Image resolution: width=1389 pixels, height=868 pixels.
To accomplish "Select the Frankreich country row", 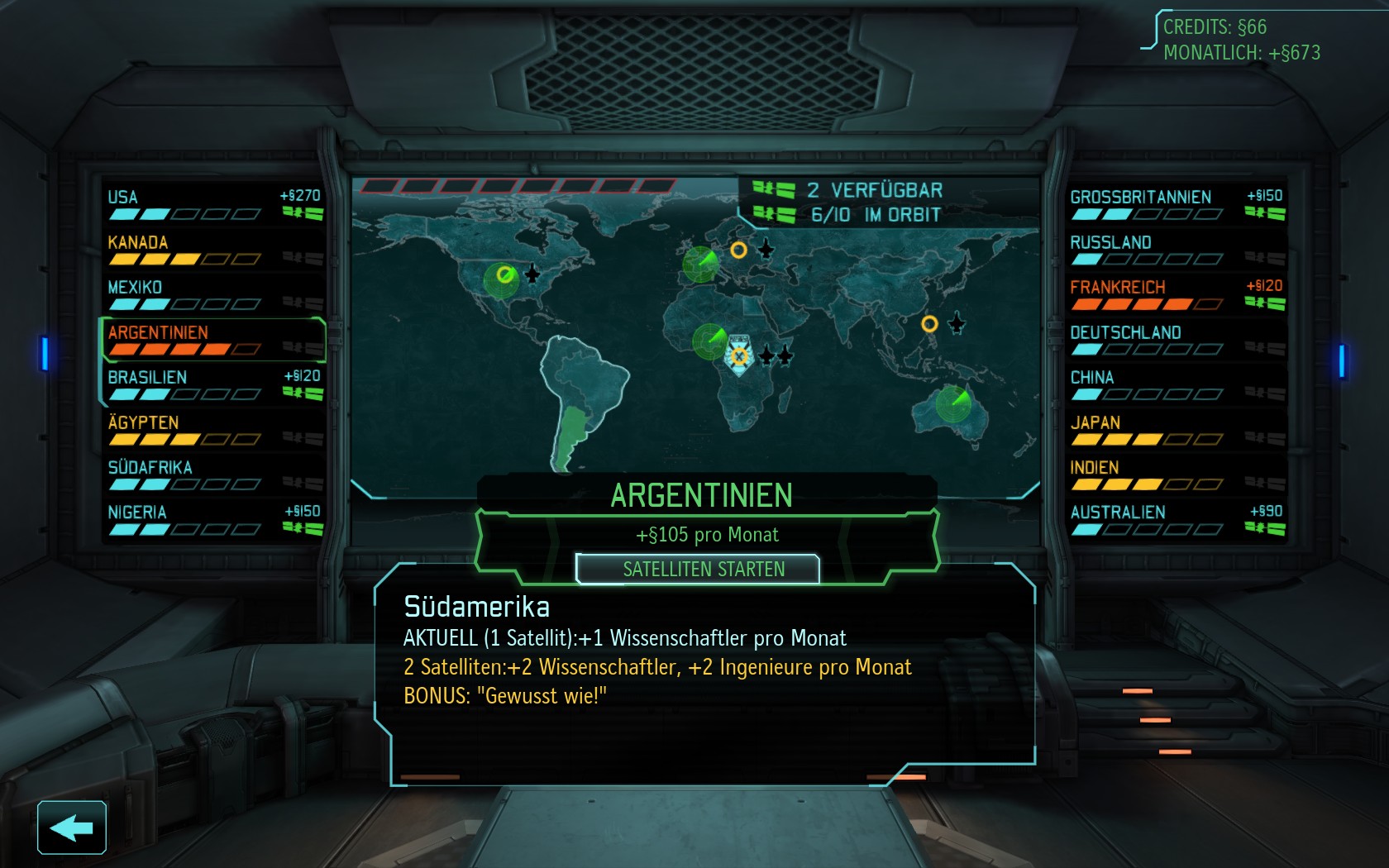I will tap(1176, 294).
